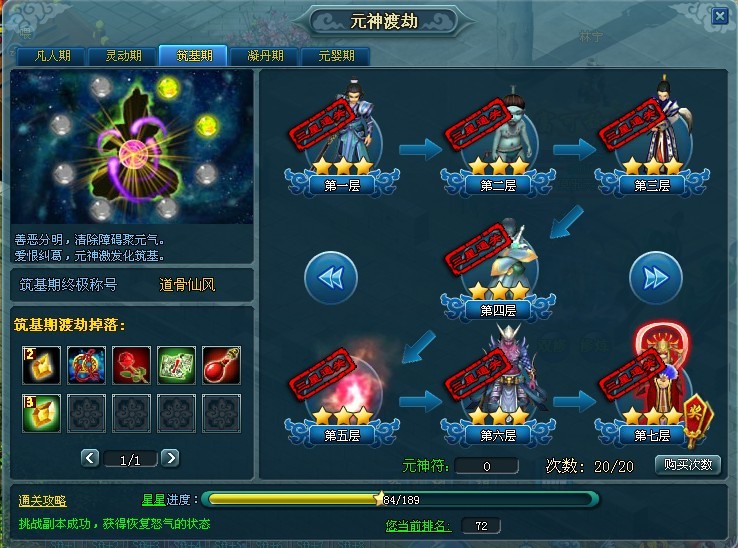Go to next stage page with double-right arrow

point(655,277)
